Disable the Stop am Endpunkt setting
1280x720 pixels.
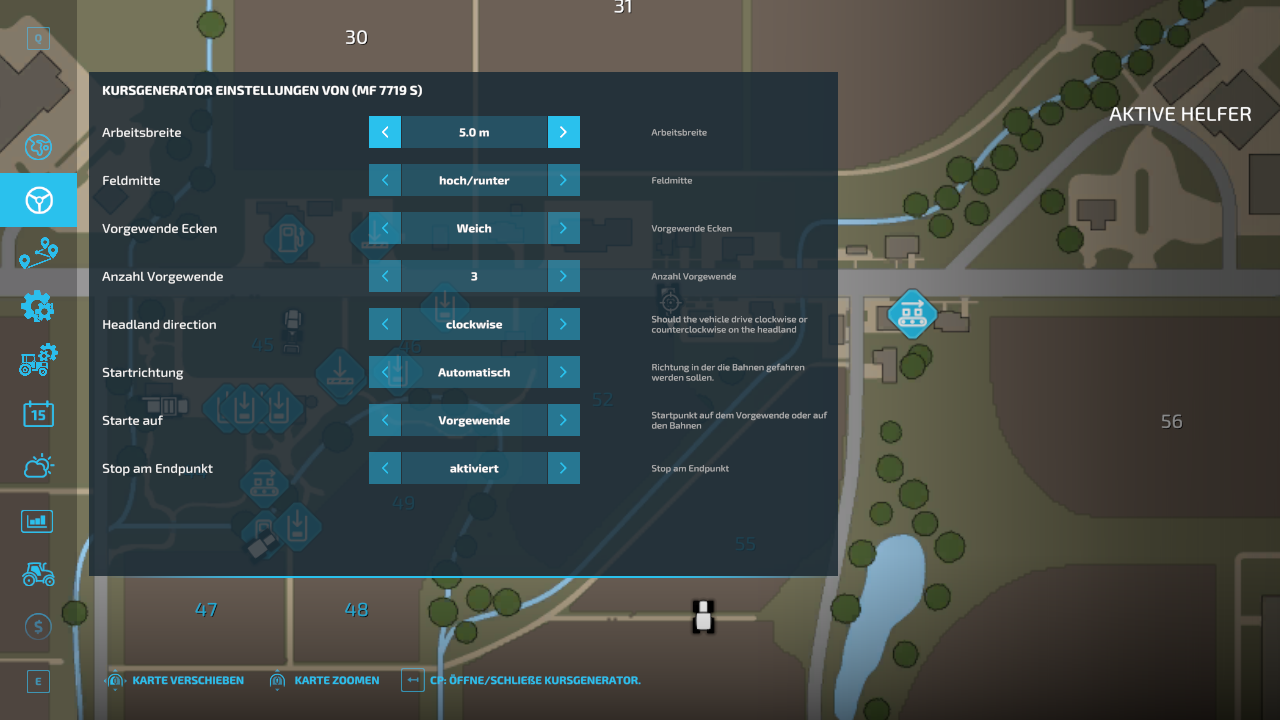coord(564,468)
